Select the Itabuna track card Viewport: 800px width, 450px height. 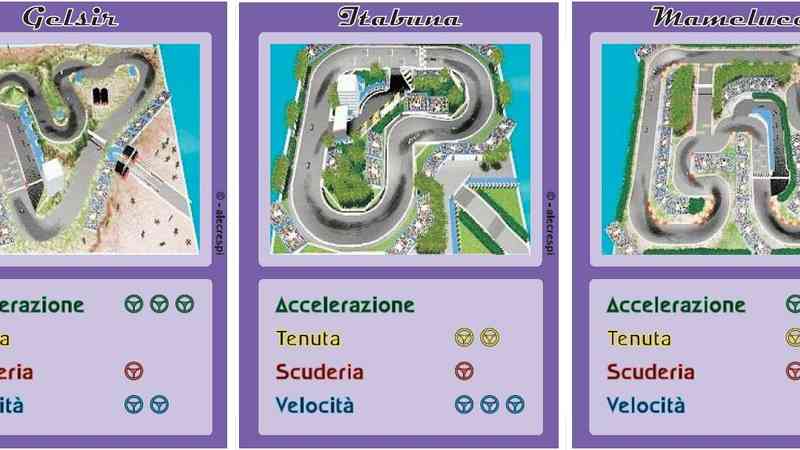[x=399, y=148]
